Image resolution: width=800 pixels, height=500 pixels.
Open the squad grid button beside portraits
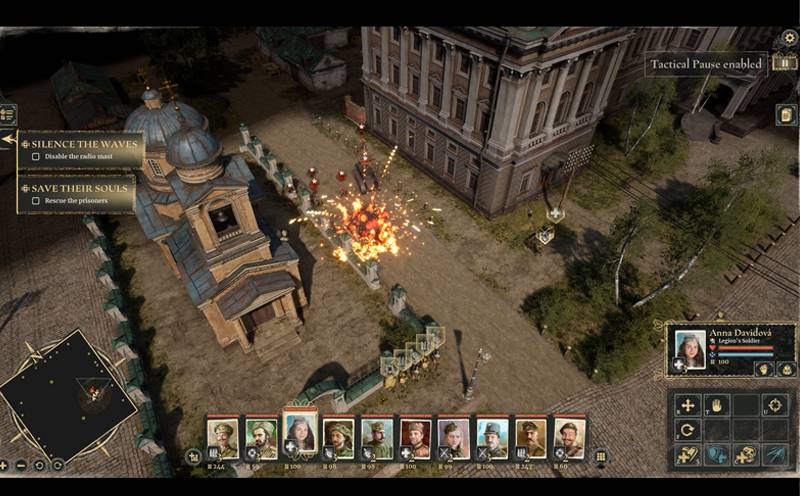pyautogui.click(x=600, y=456)
